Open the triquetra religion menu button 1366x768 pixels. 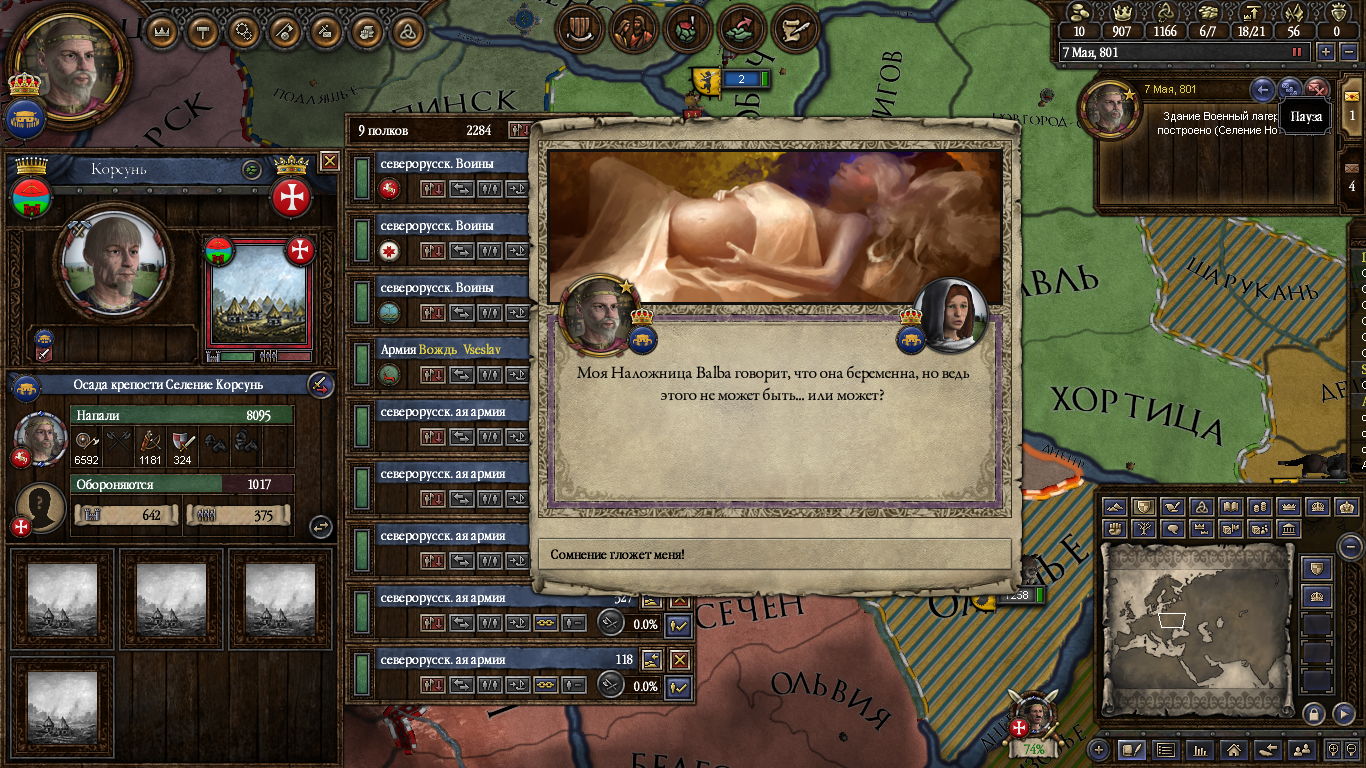[406, 31]
